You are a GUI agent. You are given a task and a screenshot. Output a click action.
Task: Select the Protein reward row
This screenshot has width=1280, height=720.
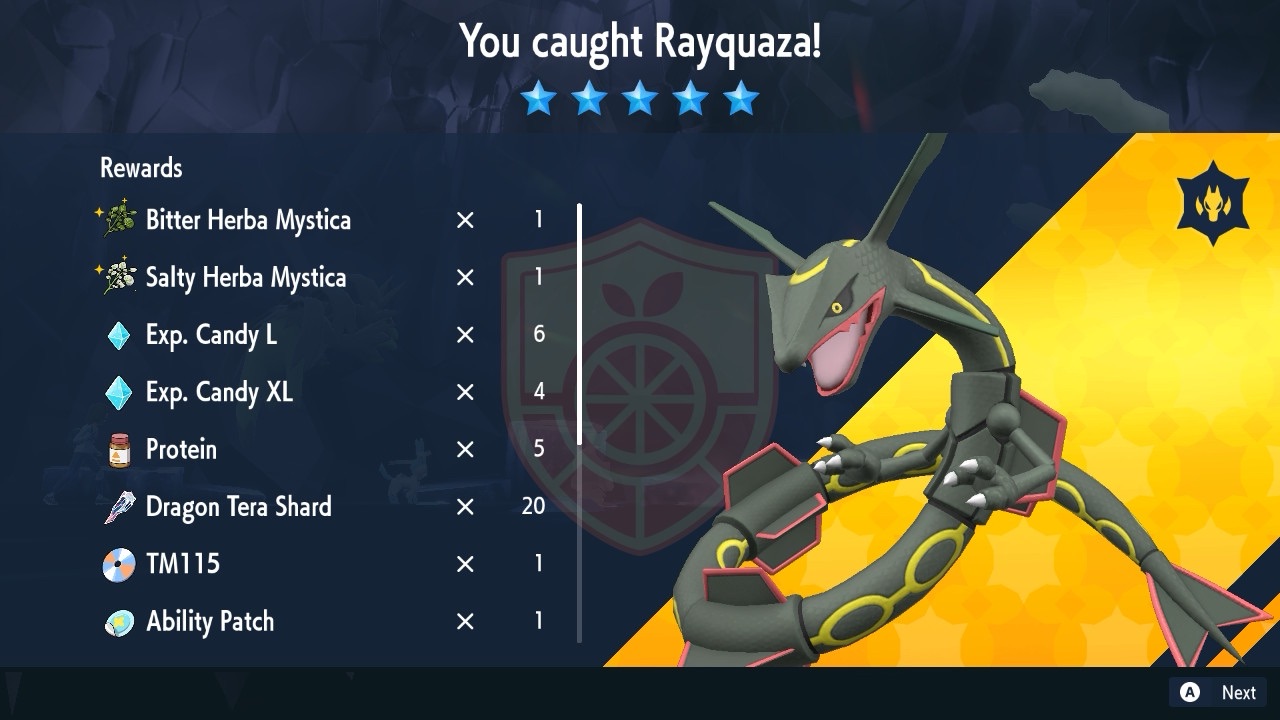point(181,450)
